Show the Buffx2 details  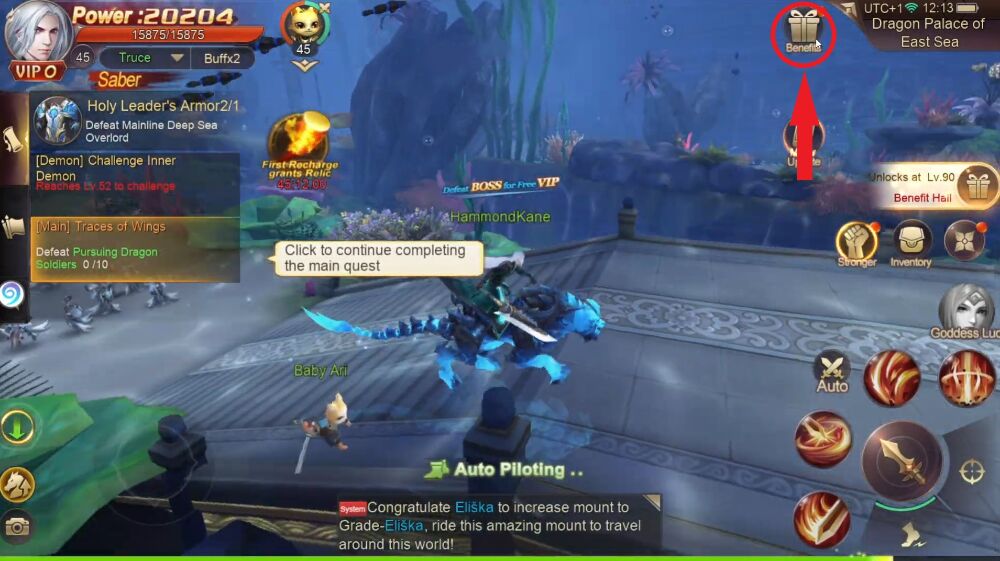222,58
